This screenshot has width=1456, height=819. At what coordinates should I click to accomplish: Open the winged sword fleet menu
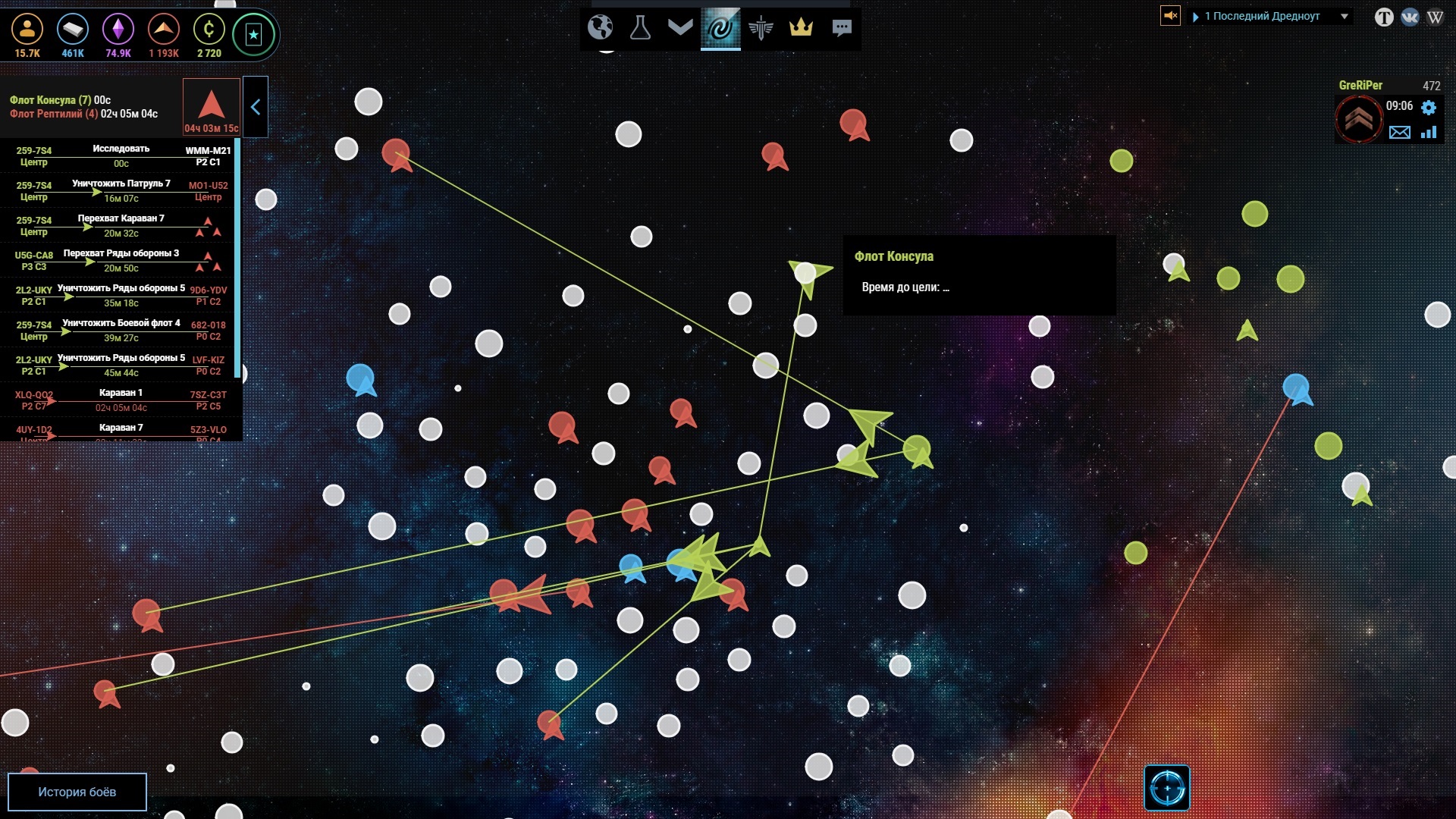click(761, 28)
